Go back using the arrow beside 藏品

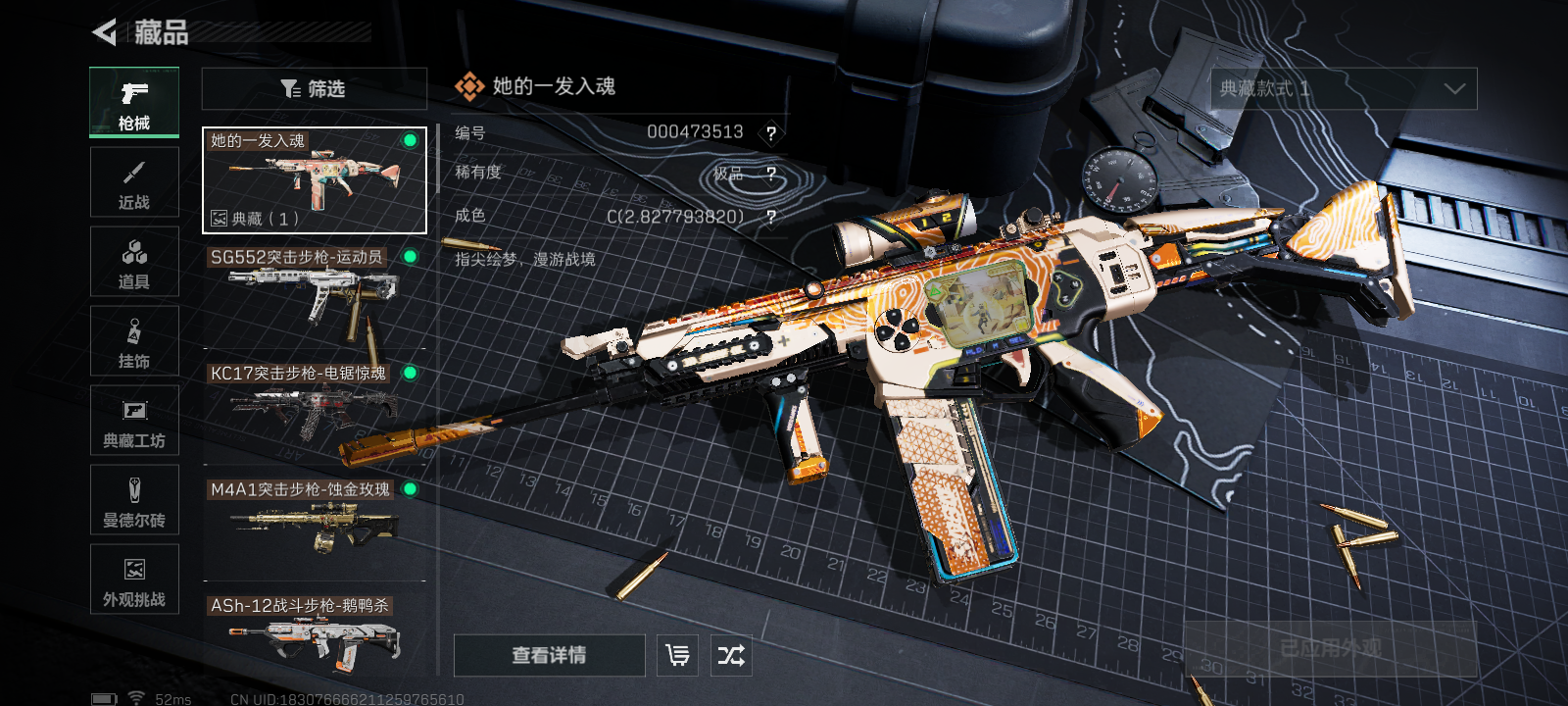104,32
